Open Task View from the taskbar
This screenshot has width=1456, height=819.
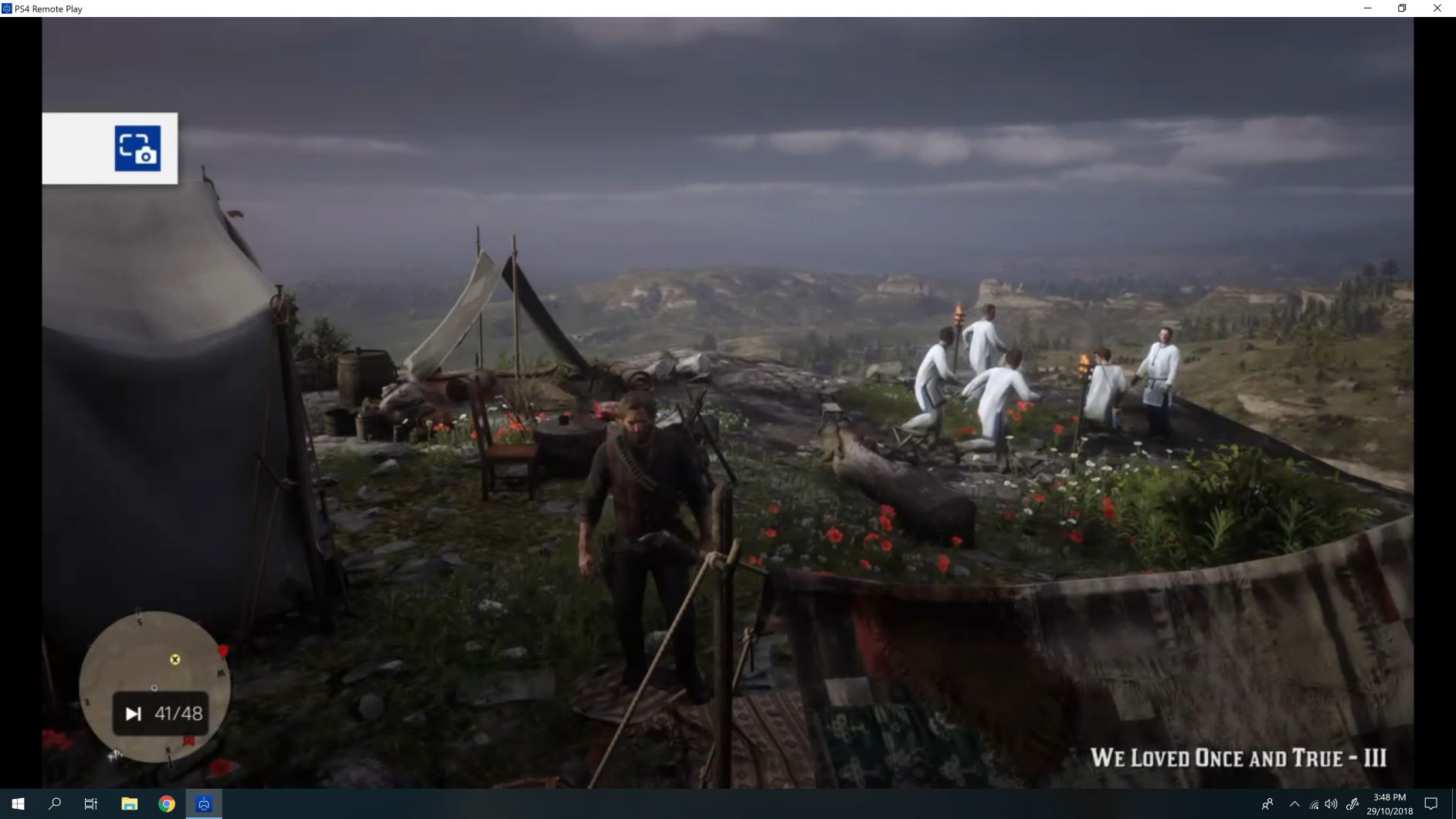[x=90, y=804]
